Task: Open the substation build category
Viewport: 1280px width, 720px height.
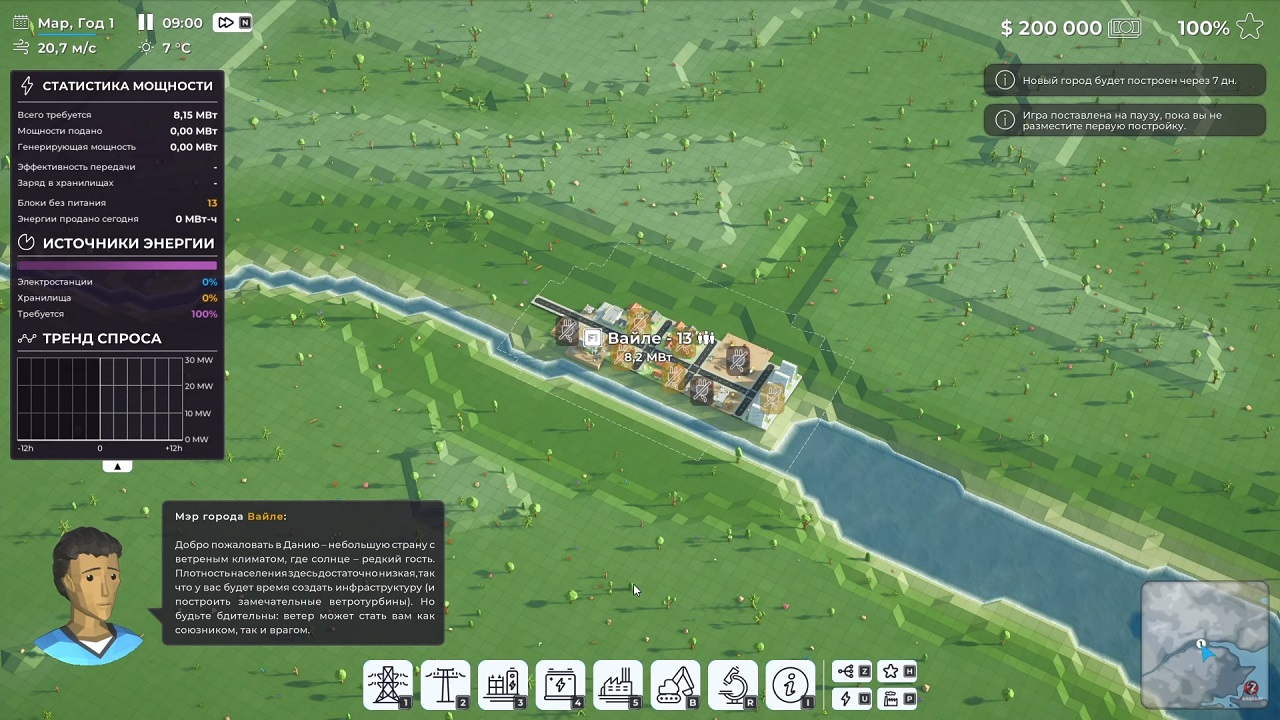Action: point(502,685)
